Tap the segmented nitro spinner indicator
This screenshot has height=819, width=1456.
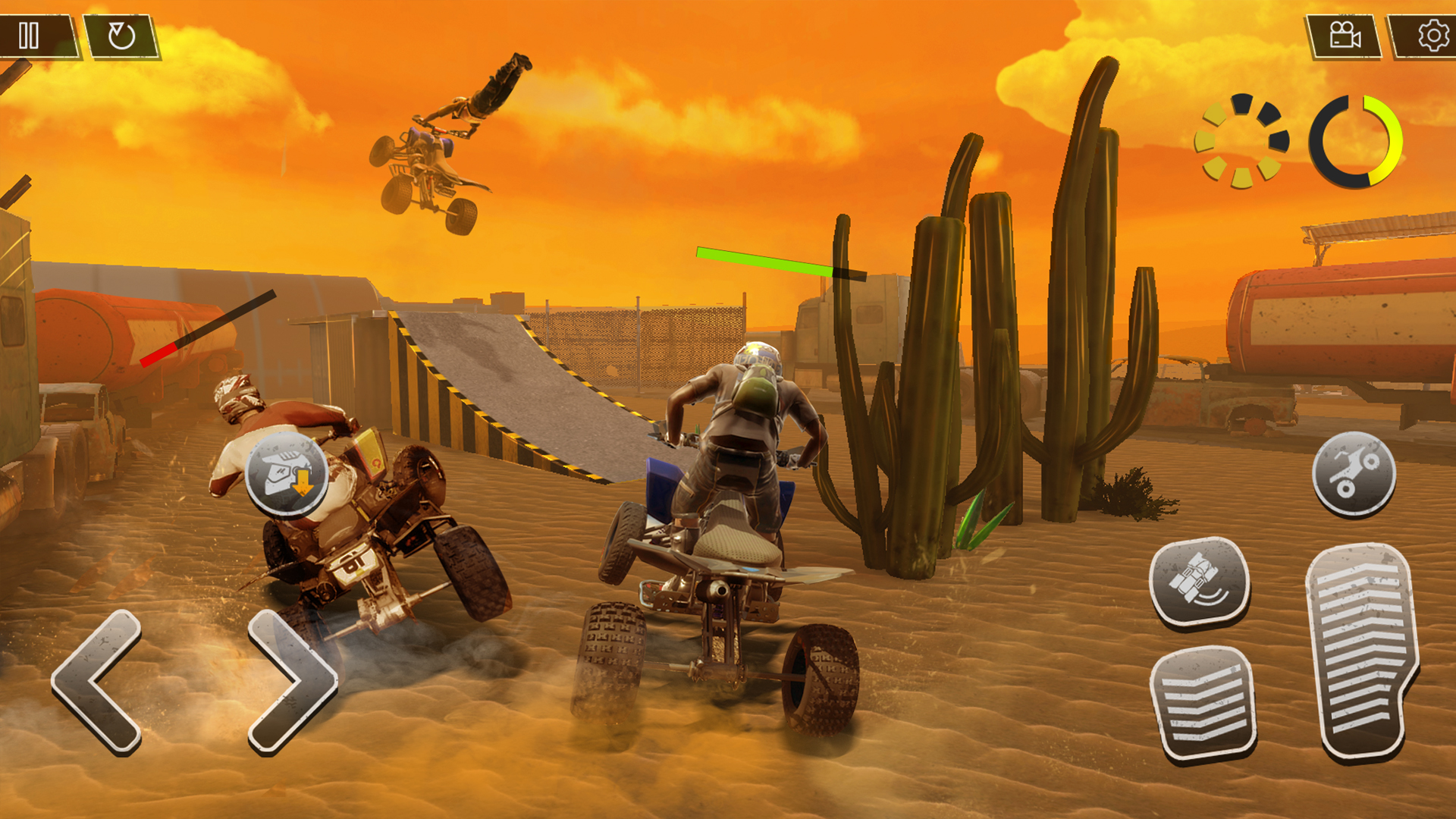[1244, 140]
